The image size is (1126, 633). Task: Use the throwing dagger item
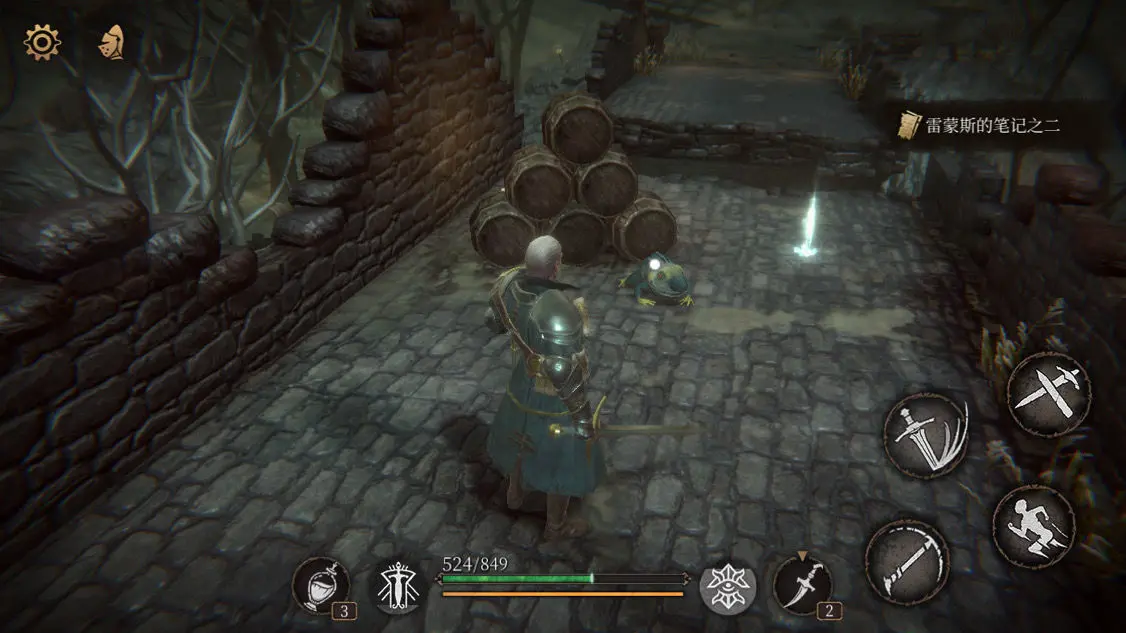(801, 584)
